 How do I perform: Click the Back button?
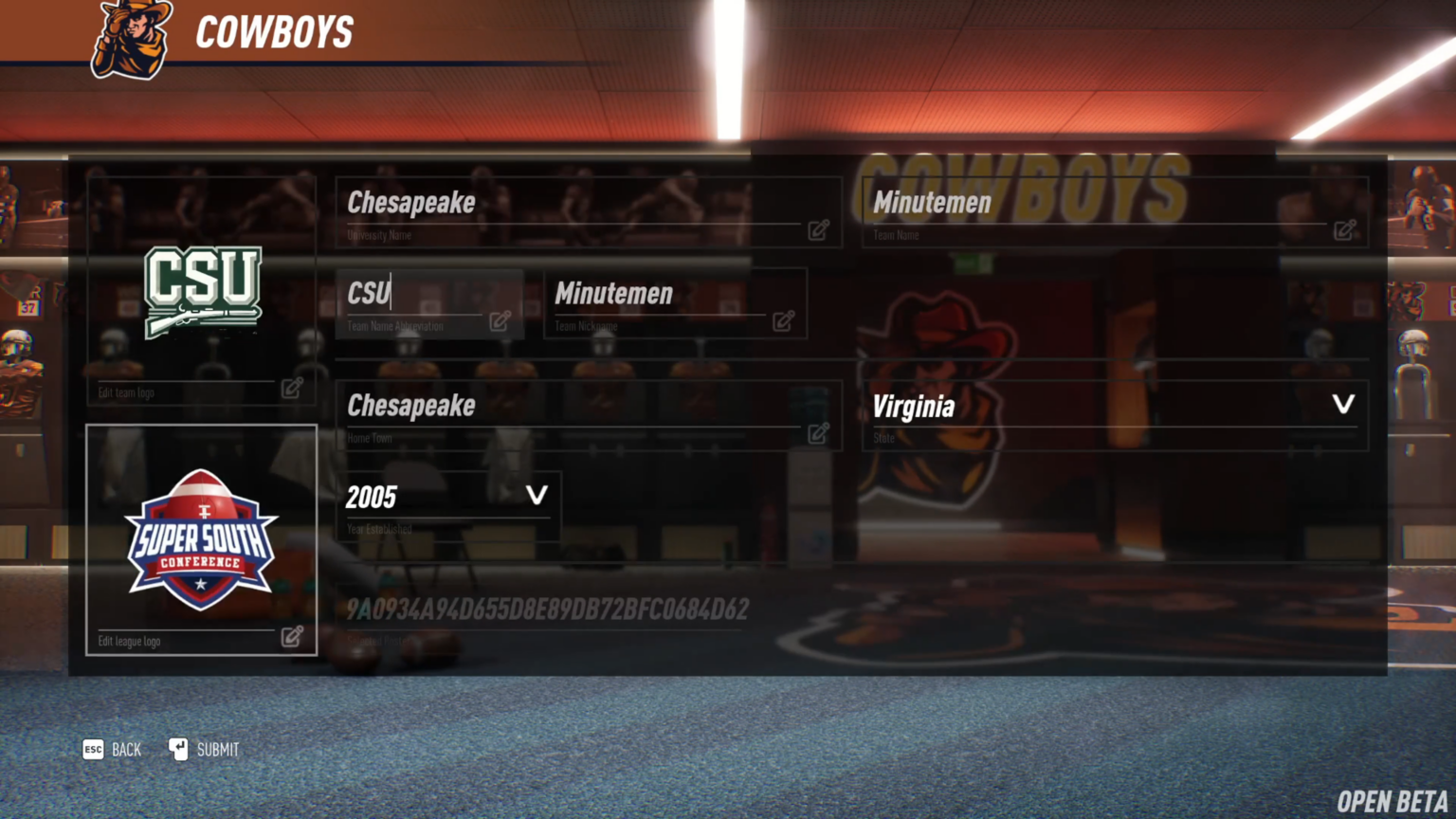(126, 749)
